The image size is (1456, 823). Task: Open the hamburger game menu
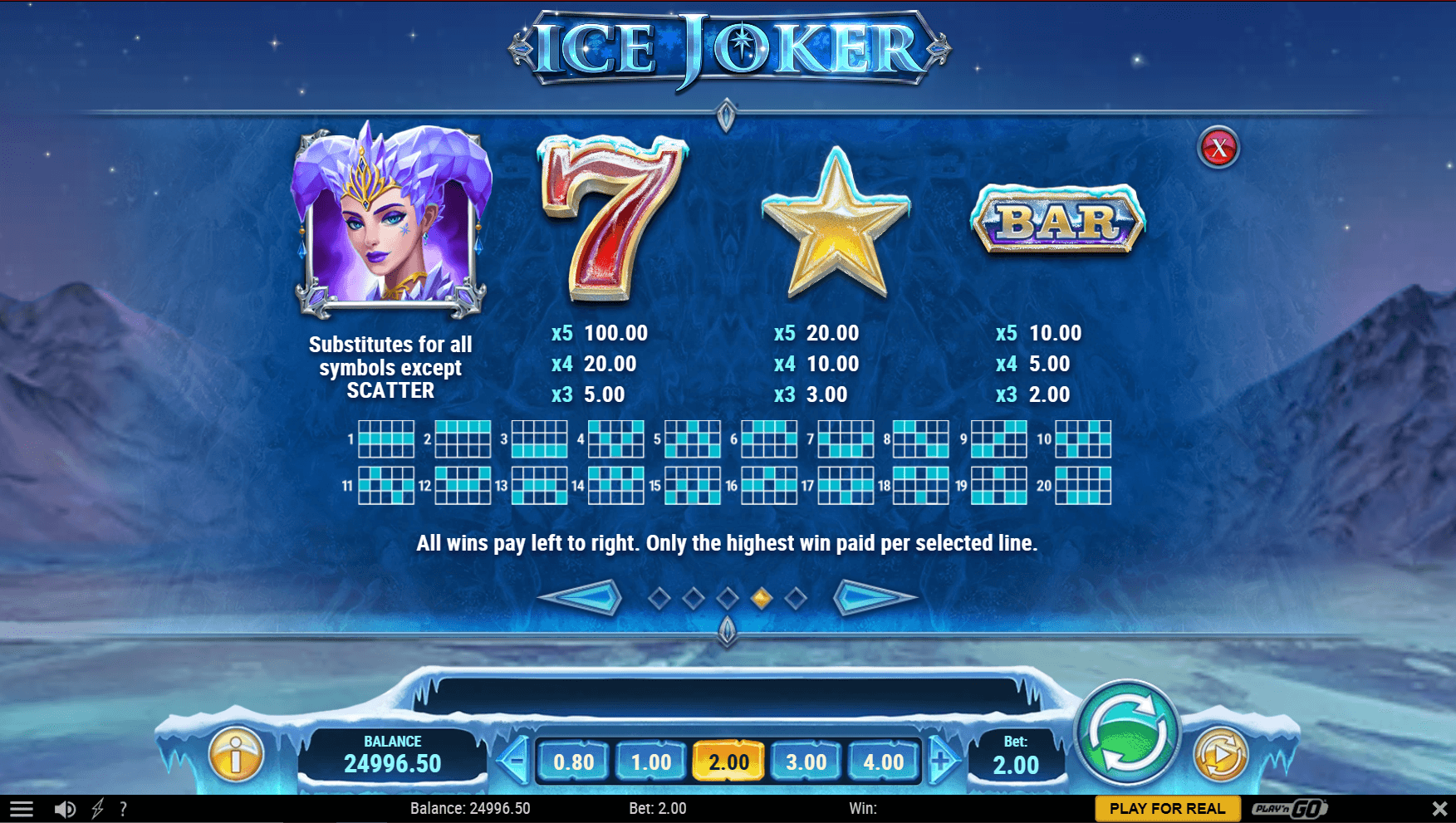coord(22,807)
